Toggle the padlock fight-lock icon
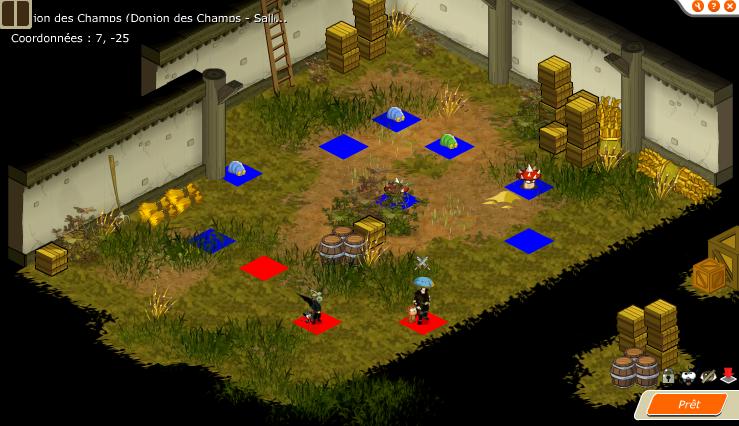This screenshot has width=739, height=426. tap(668, 377)
